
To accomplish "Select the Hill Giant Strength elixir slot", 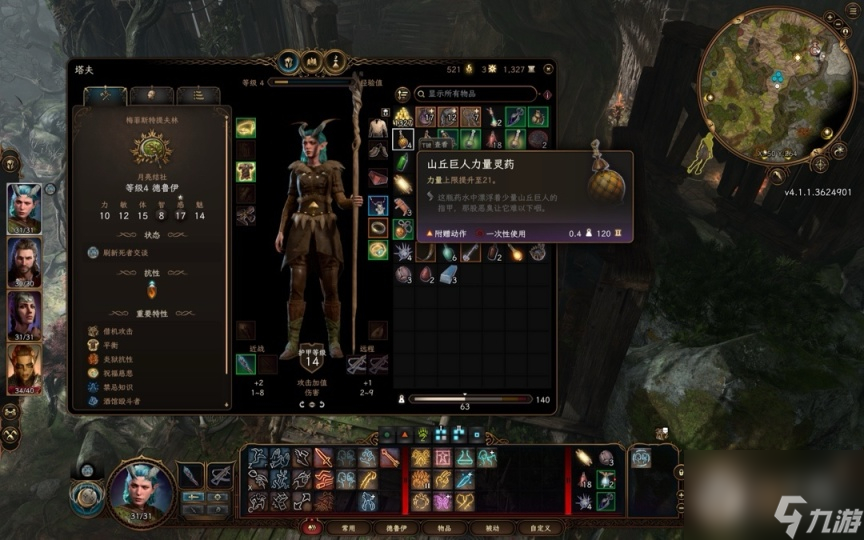I will 404,139.
